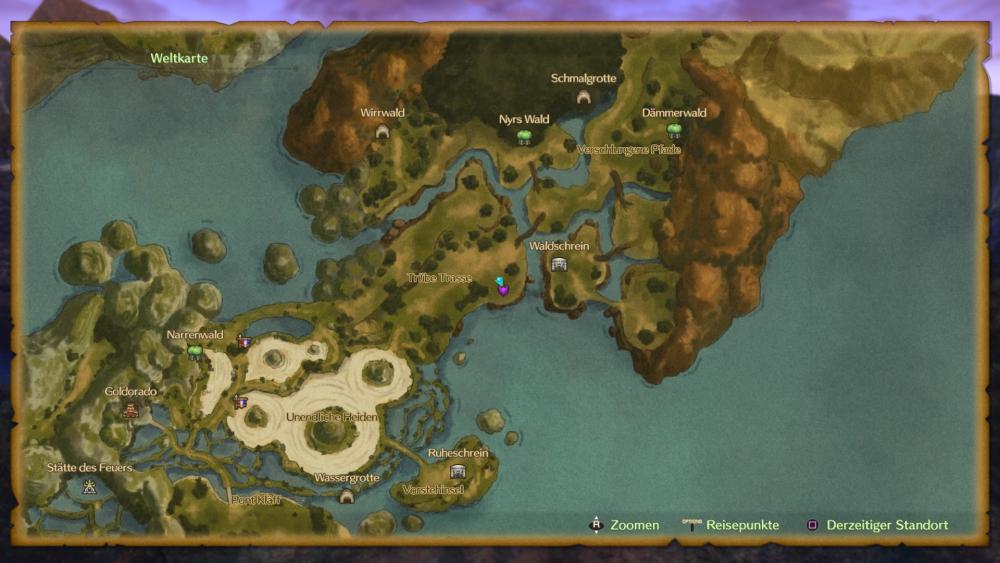Select the Schmalgrotte cave entrance marker

coord(584,97)
